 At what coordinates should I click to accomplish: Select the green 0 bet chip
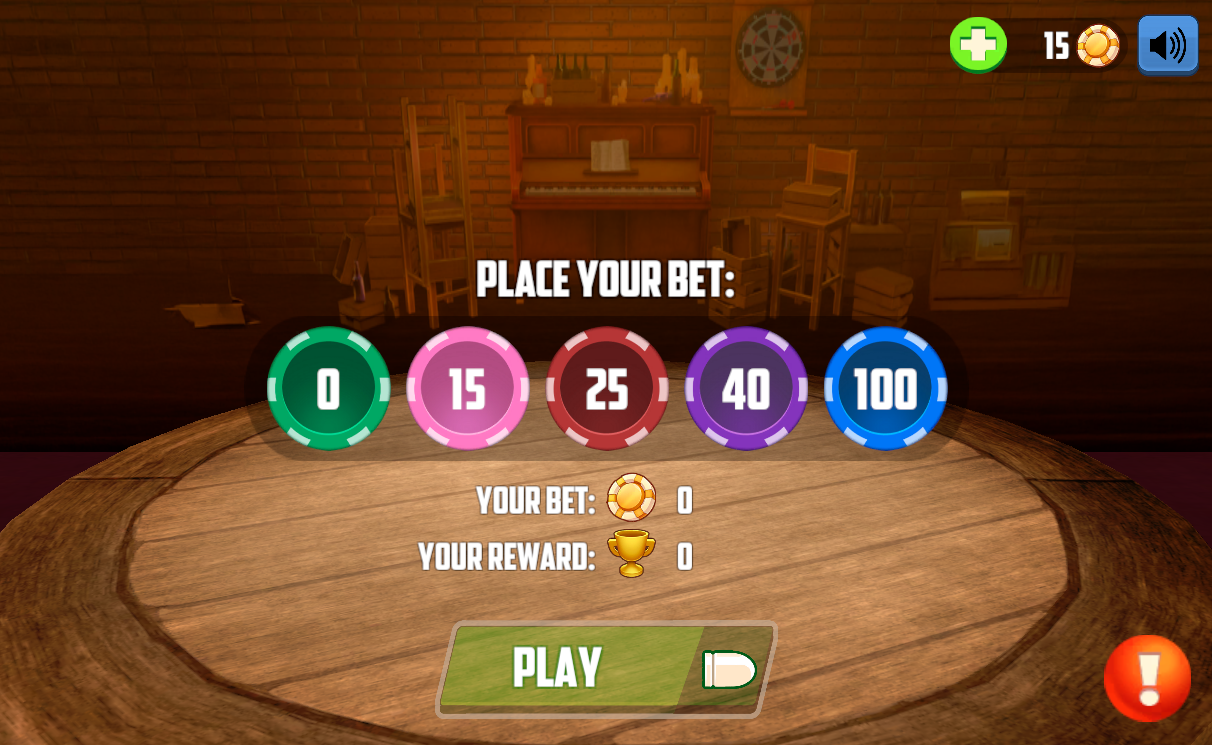pyautogui.click(x=328, y=388)
